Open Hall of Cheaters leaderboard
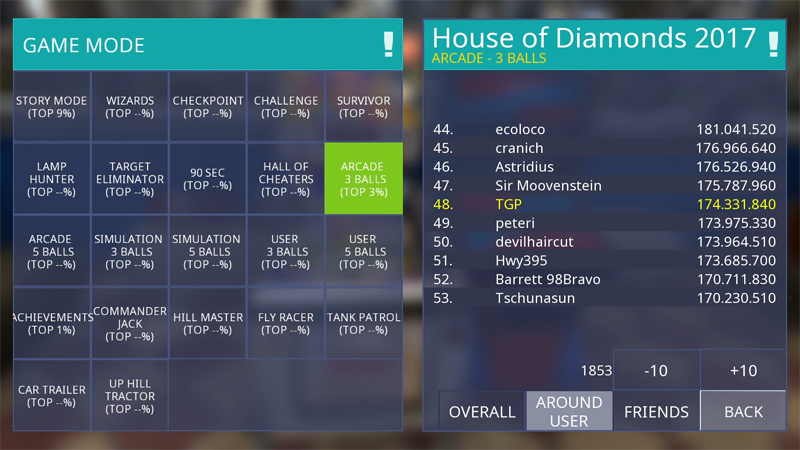Viewport: 800px width, 450px height. (x=286, y=179)
